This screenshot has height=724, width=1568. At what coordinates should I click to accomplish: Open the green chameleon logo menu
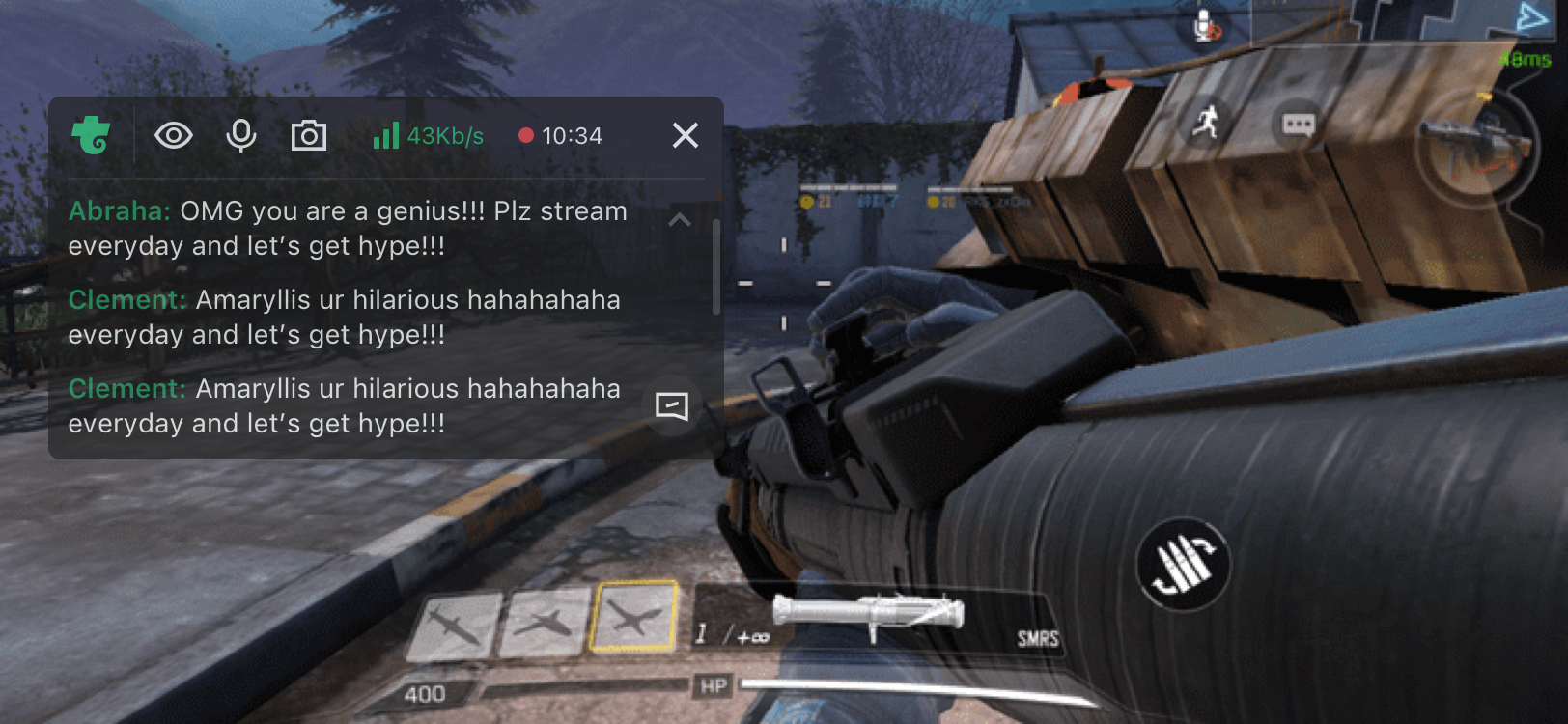click(92, 135)
